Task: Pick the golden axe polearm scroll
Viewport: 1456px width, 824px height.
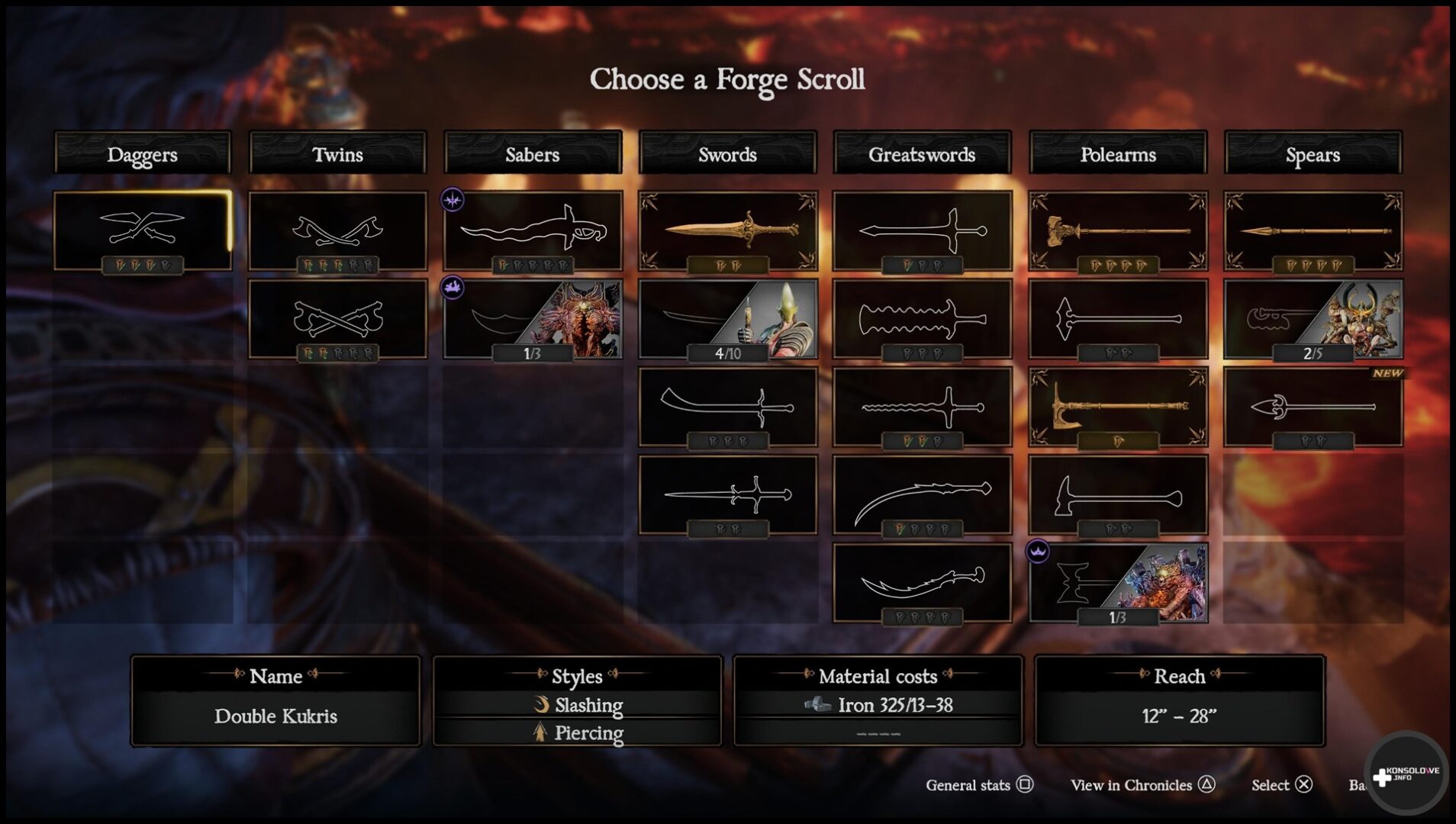Action: tap(1117, 407)
